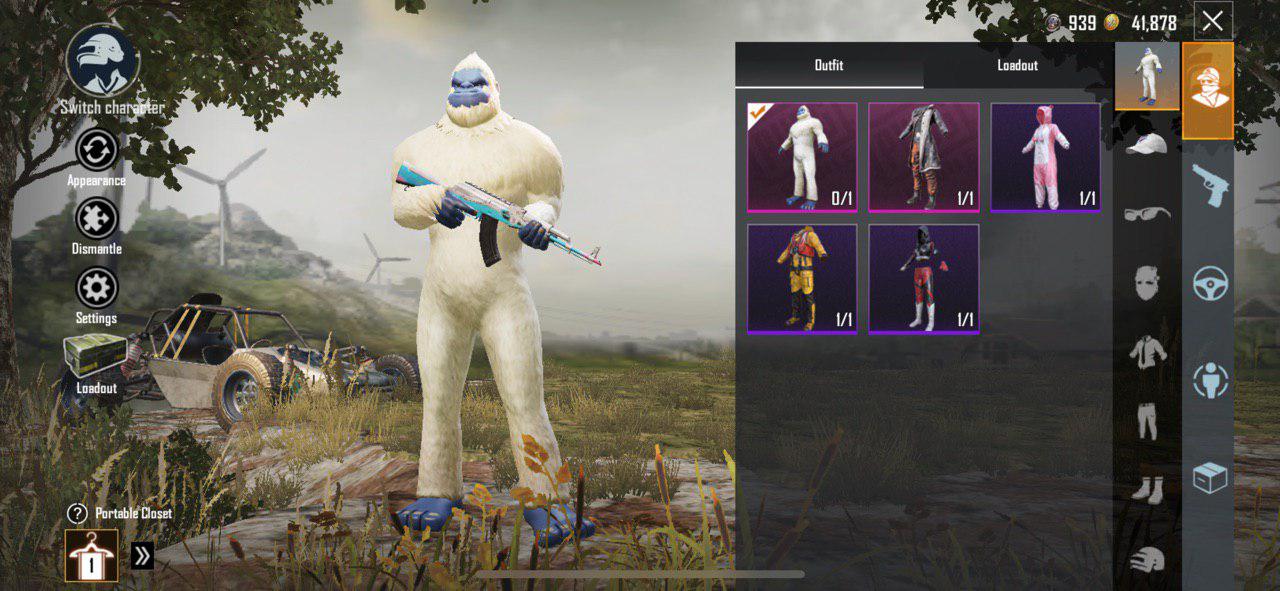The width and height of the screenshot is (1280, 591).
Task: Open the Portable Closet hanger slot
Action: (x=92, y=555)
